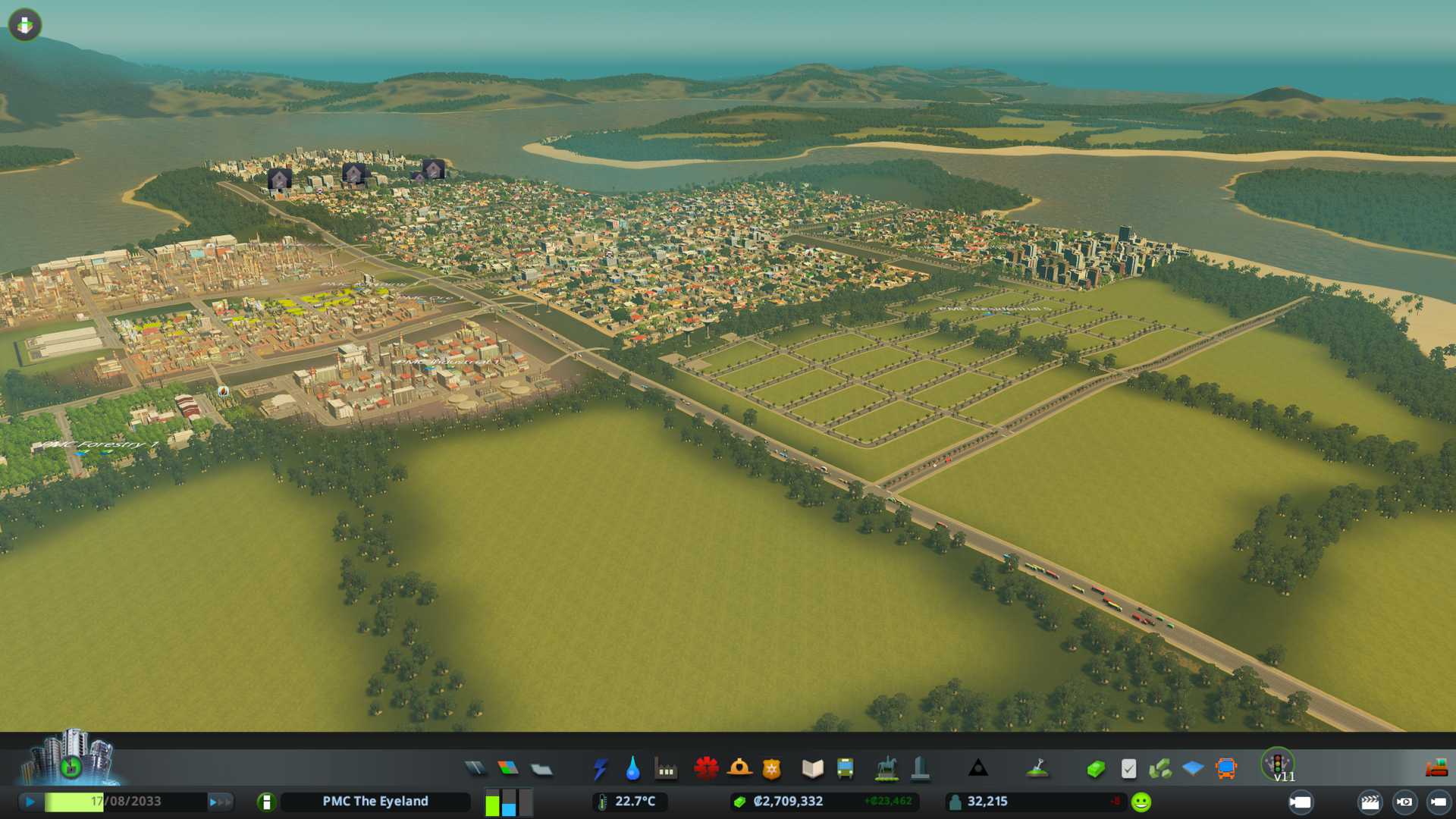Open the traffic manager traffic-light button

pos(1278,763)
